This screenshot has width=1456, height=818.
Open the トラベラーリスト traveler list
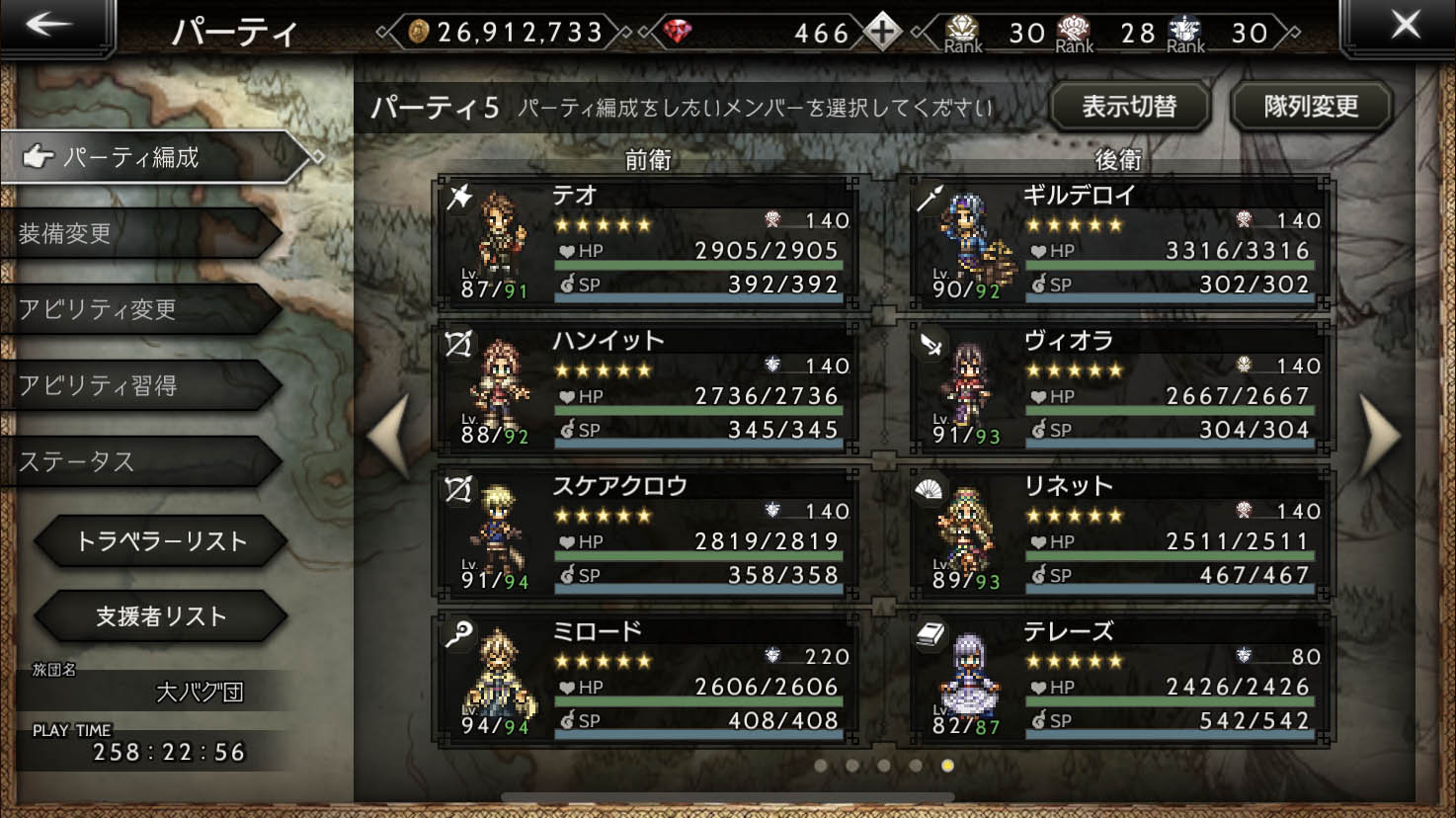pyautogui.click(x=161, y=540)
